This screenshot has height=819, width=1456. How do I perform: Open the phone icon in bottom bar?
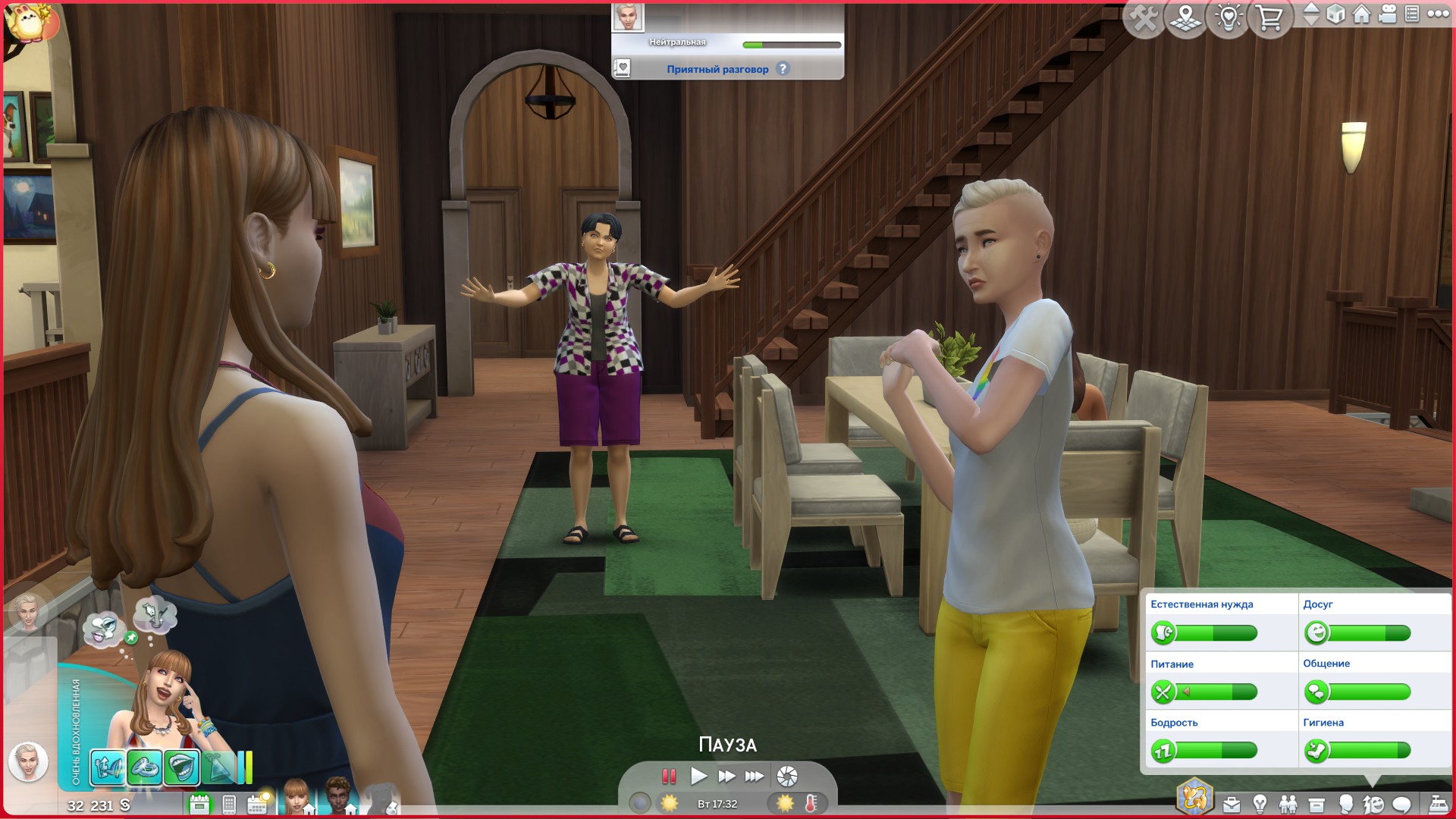coord(229,804)
